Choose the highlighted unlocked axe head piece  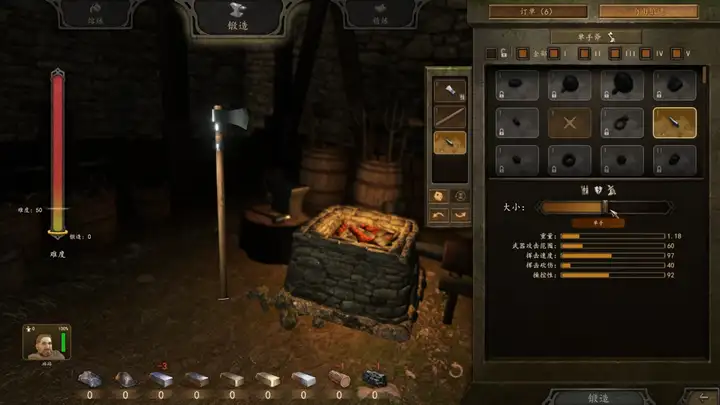coord(675,123)
